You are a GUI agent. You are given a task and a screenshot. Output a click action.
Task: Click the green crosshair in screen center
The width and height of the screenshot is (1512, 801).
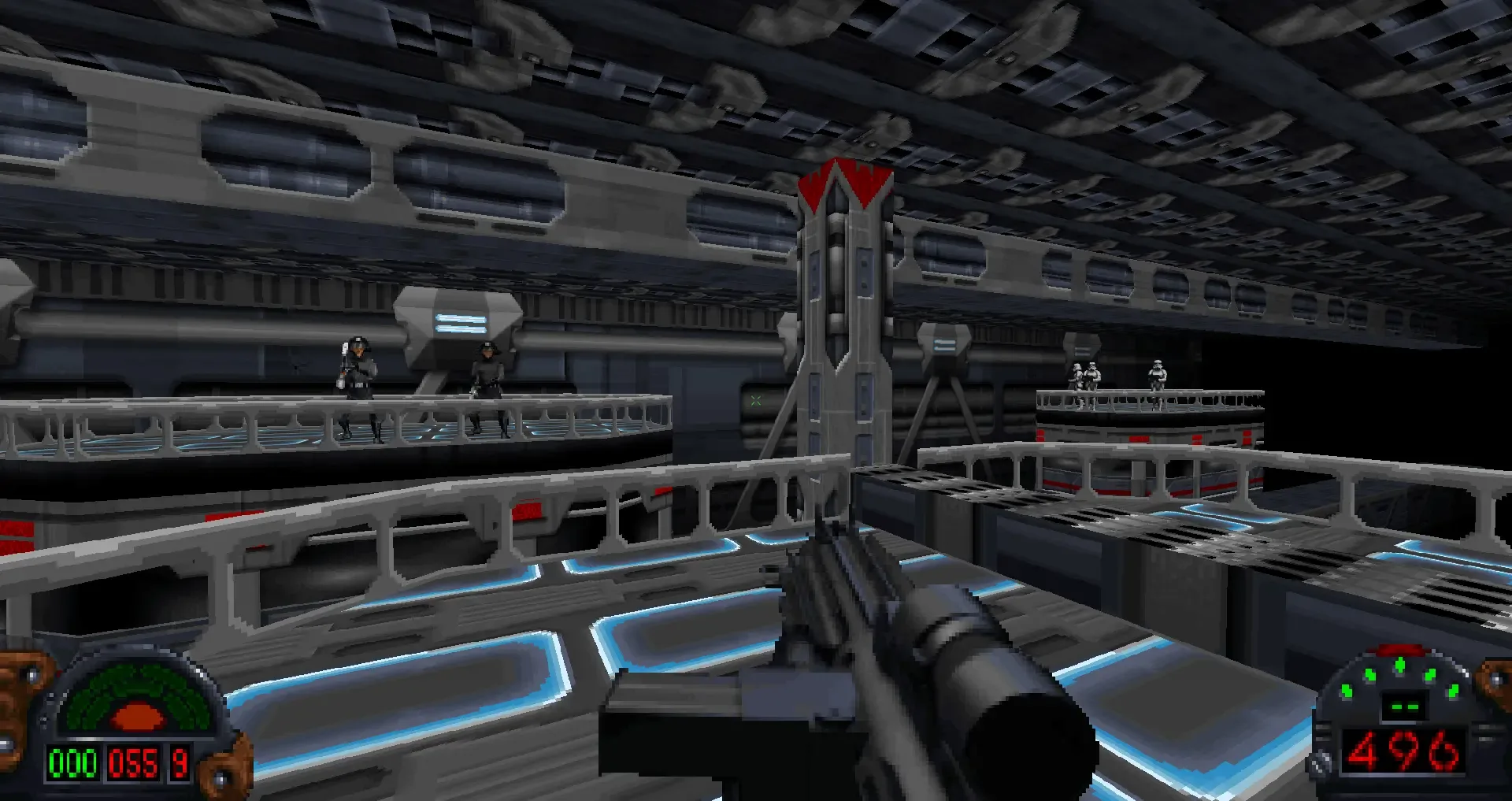click(758, 399)
